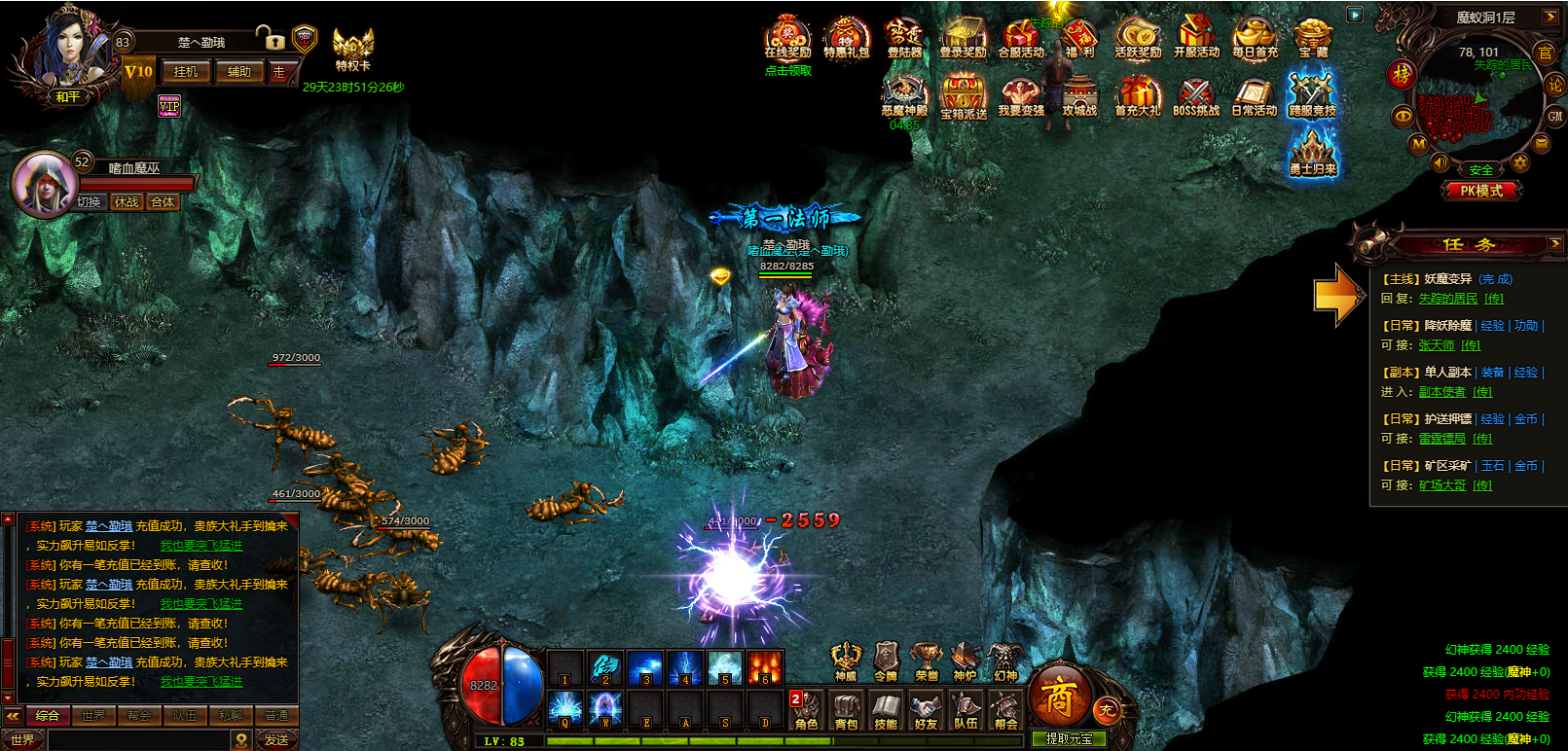Image resolution: width=1568 pixels, height=751 pixels.
Task: Click the 提取元宝 withdraw ingots button
Action: tap(1069, 739)
